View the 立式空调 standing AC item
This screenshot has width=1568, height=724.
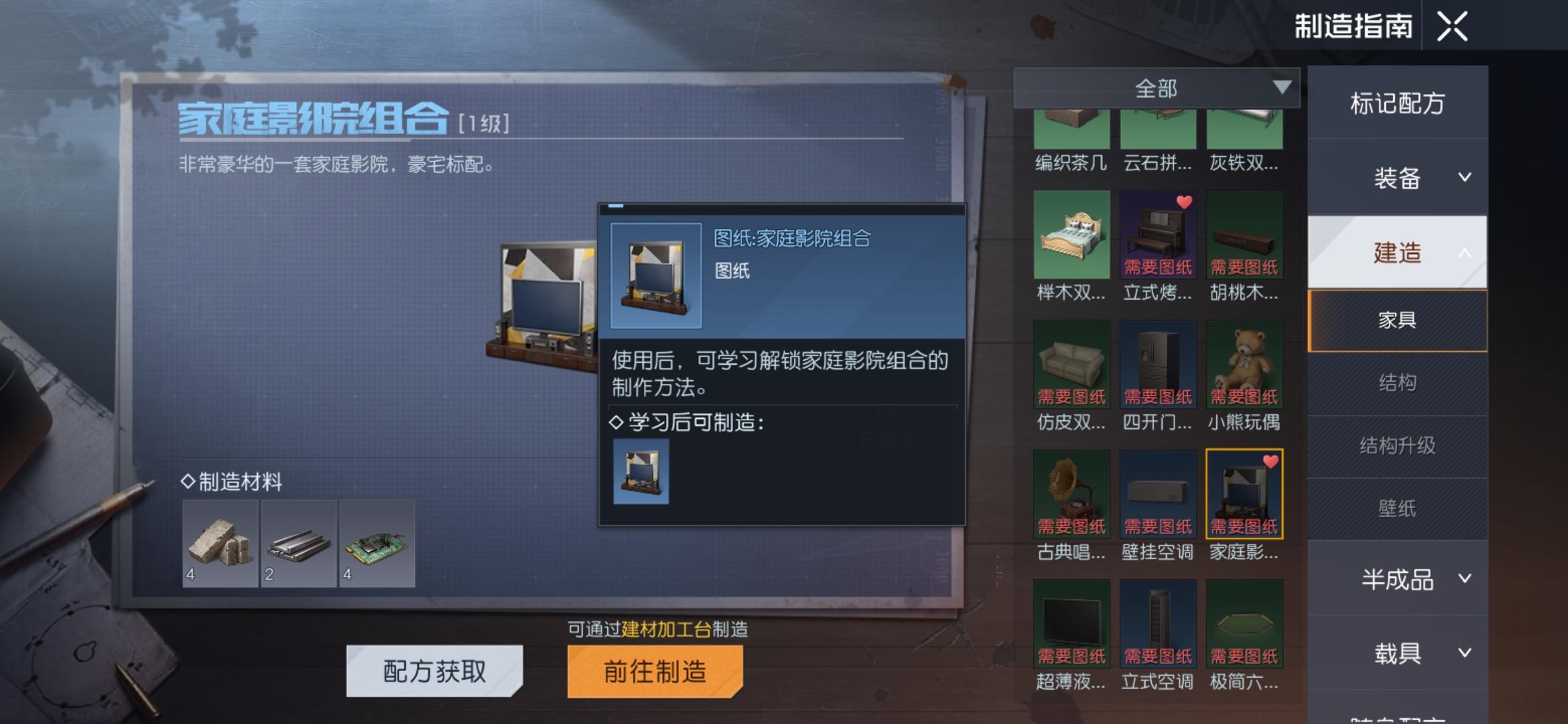[x=1157, y=623]
